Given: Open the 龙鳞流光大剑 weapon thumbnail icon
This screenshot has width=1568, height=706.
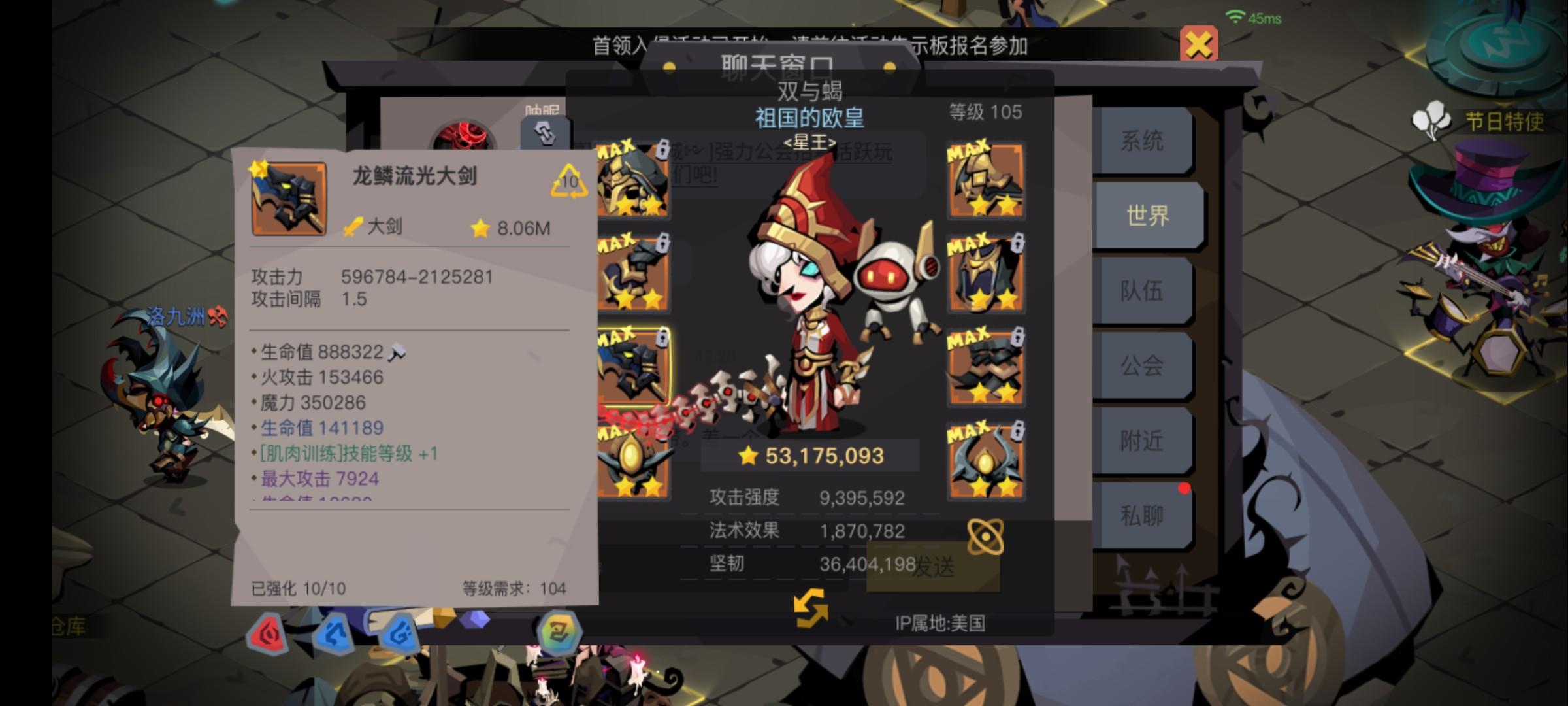Looking at the screenshot, I should pyautogui.click(x=289, y=200).
